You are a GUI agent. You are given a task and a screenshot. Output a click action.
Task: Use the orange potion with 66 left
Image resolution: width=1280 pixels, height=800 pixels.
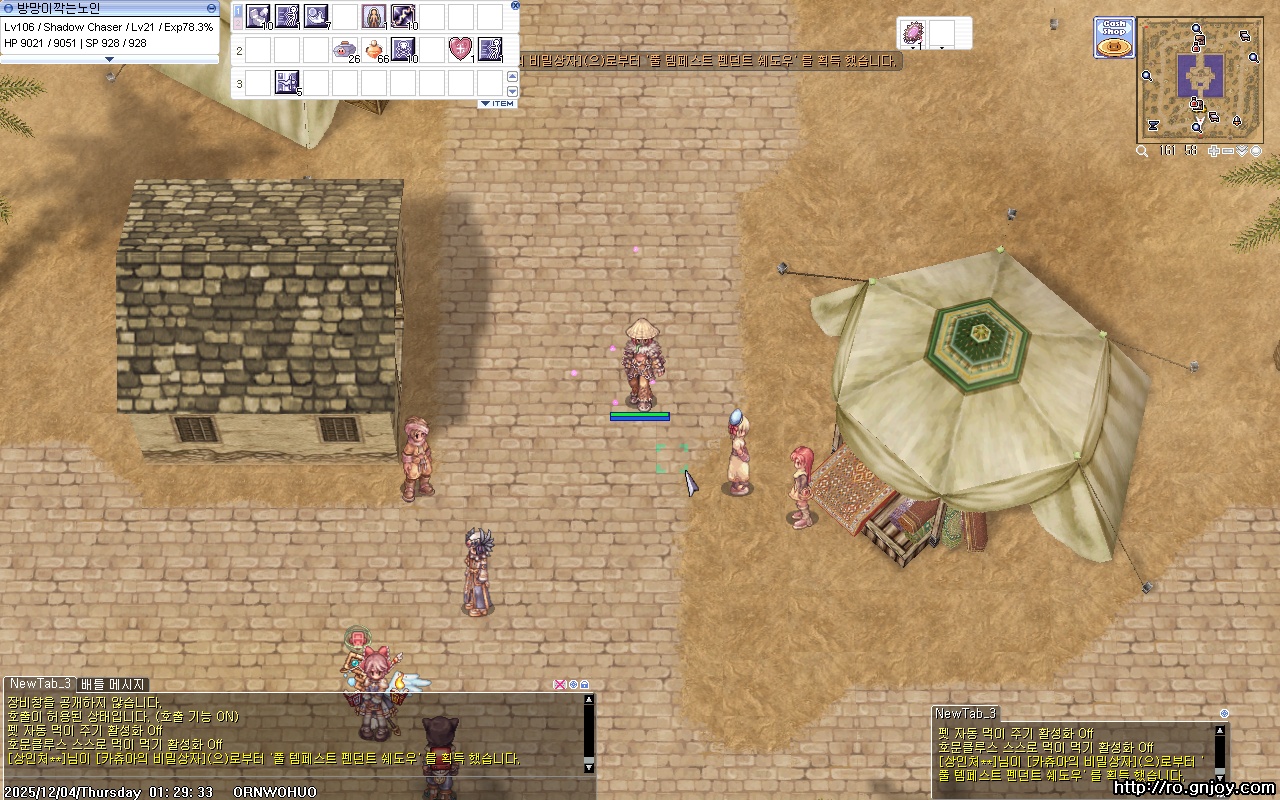[374, 48]
